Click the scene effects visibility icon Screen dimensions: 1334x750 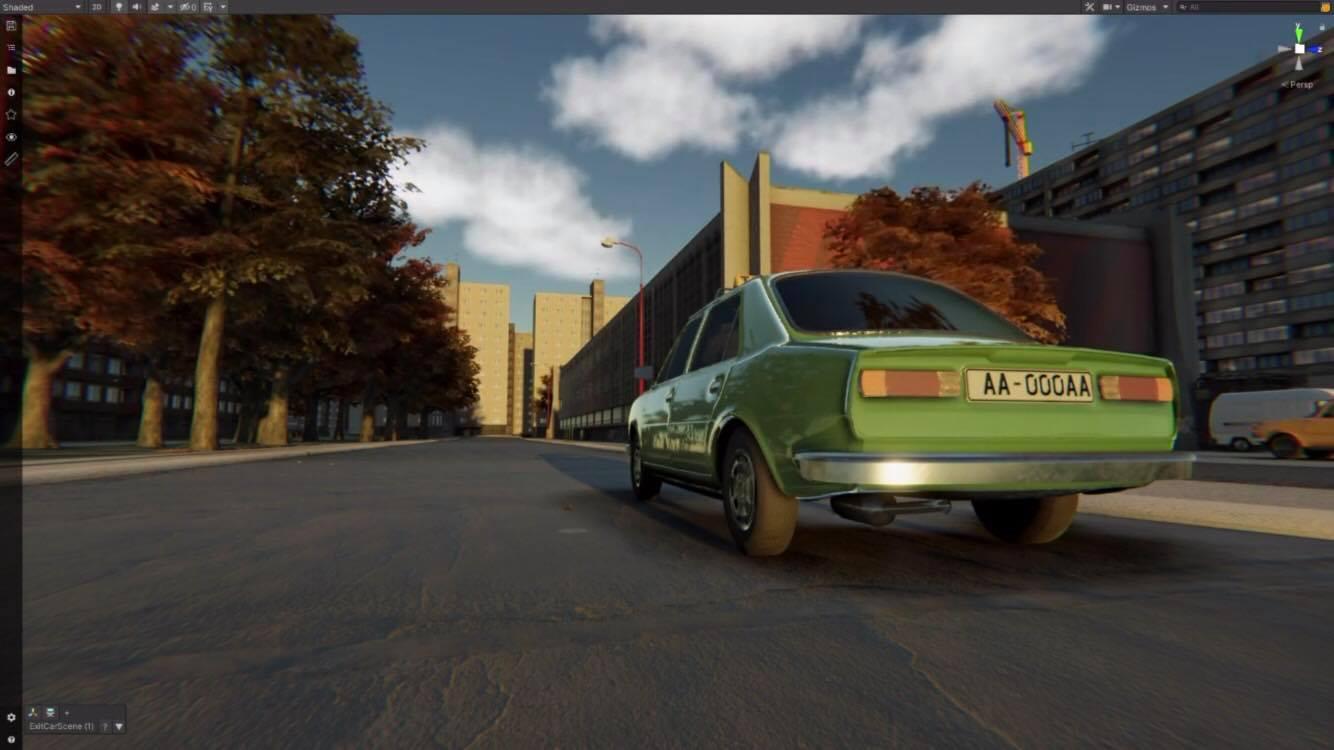154,6
